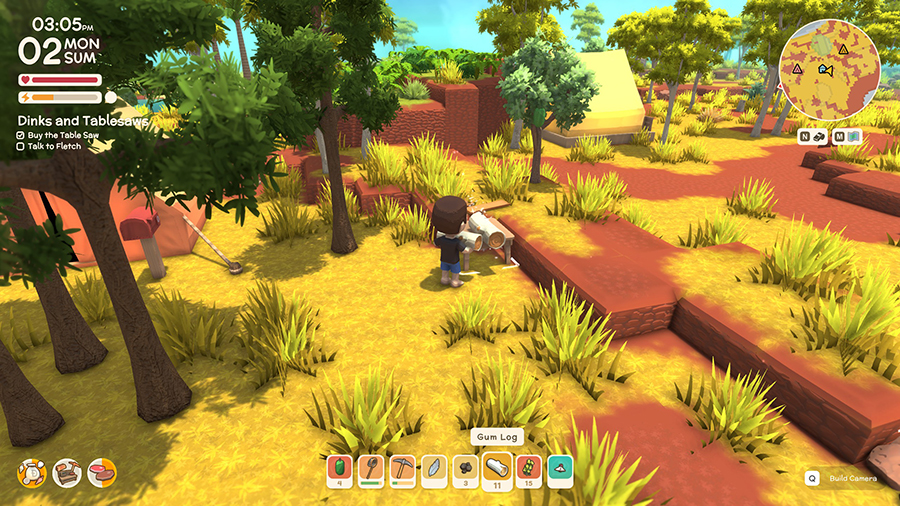This screenshot has height=506, width=900.
Task: Click the raw meat food icon
Action: (101, 472)
